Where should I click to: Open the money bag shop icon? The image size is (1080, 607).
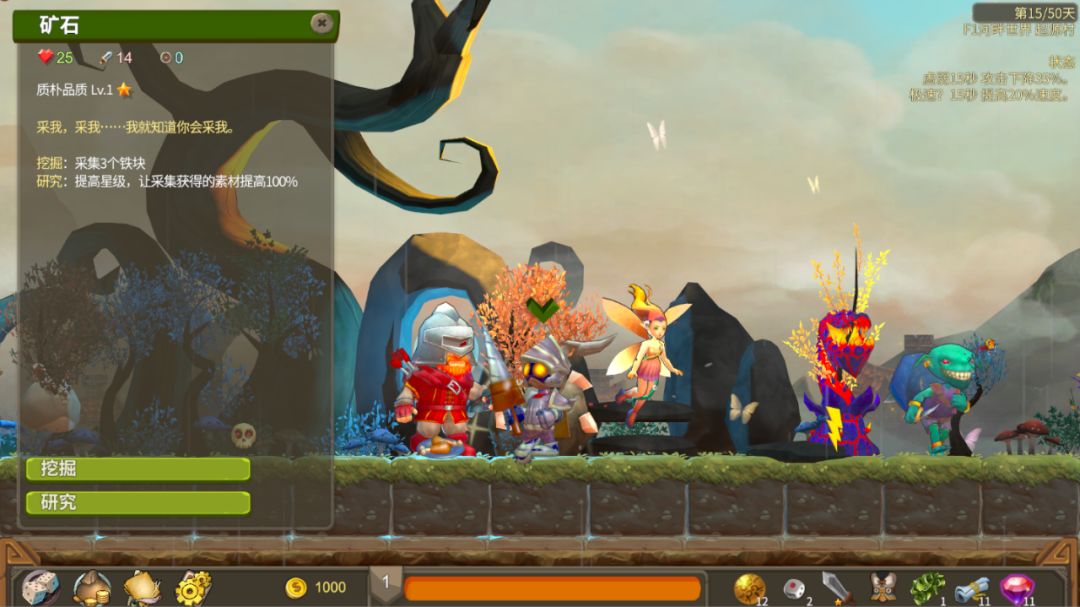click(x=91, y=587)
